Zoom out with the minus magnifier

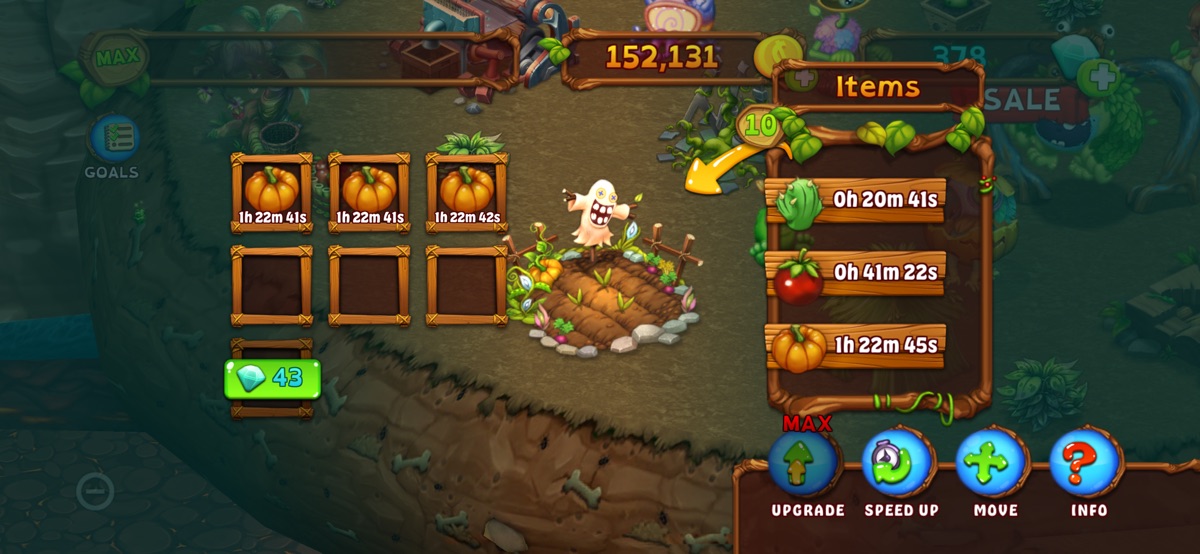(95, 491)
